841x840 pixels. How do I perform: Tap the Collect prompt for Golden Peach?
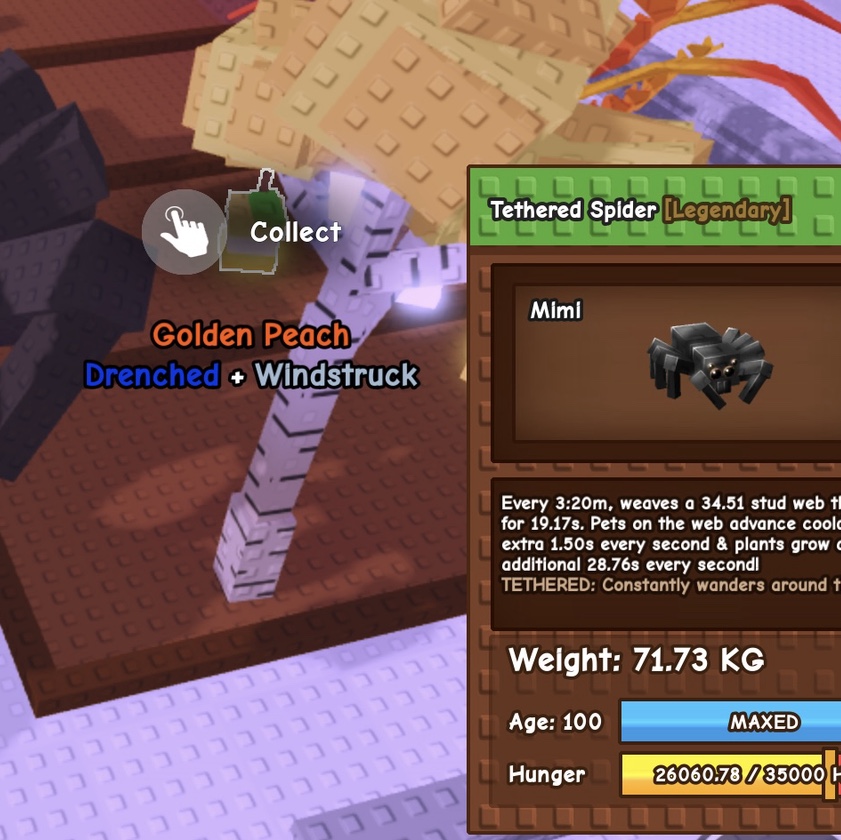pyautogui.click(x=184, y=232)
